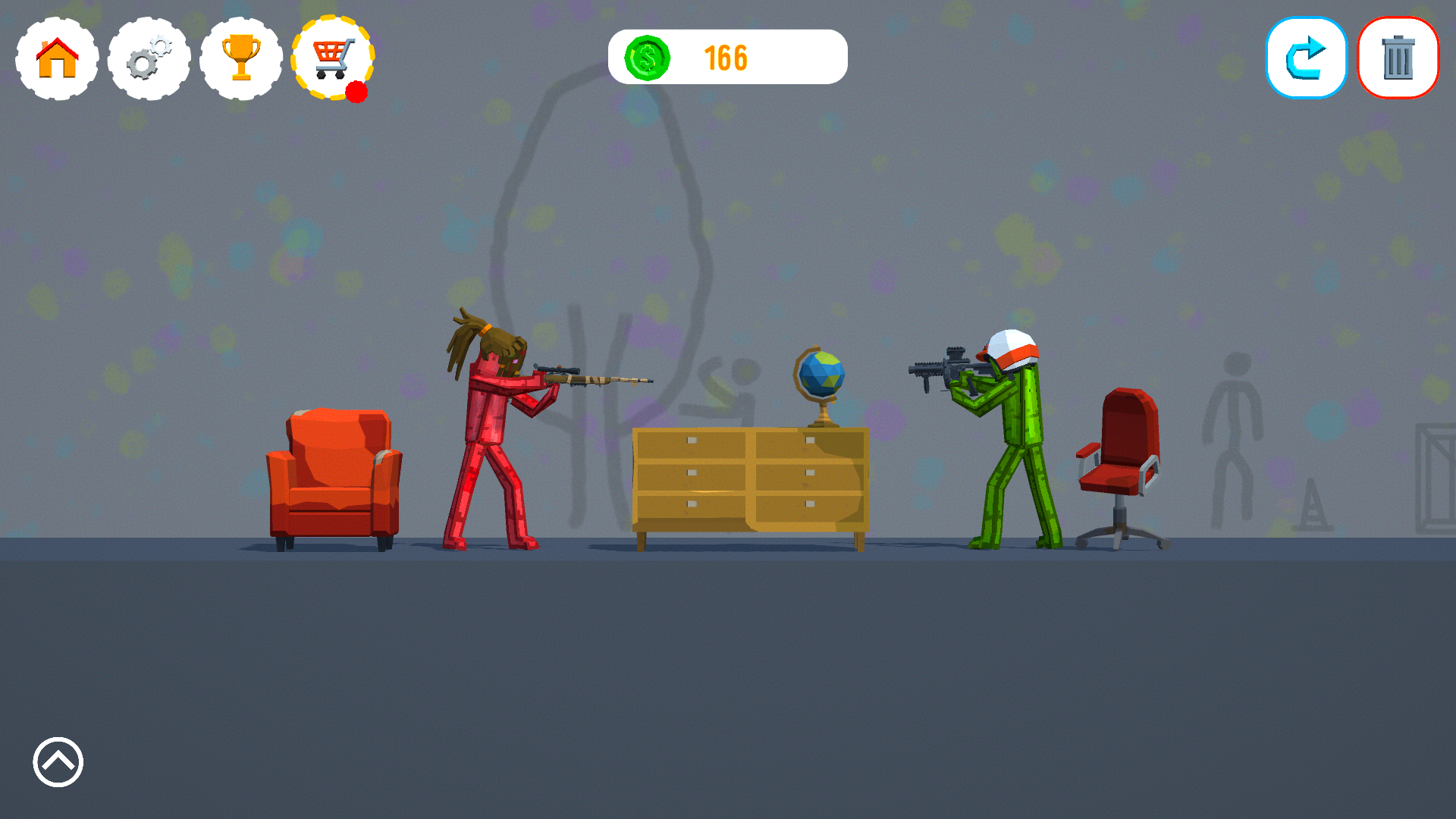Viewport: 1456px width, 819px height.
Task: Click the globe on the dresser
Action: pyautogui.click(x=819, y=375)
